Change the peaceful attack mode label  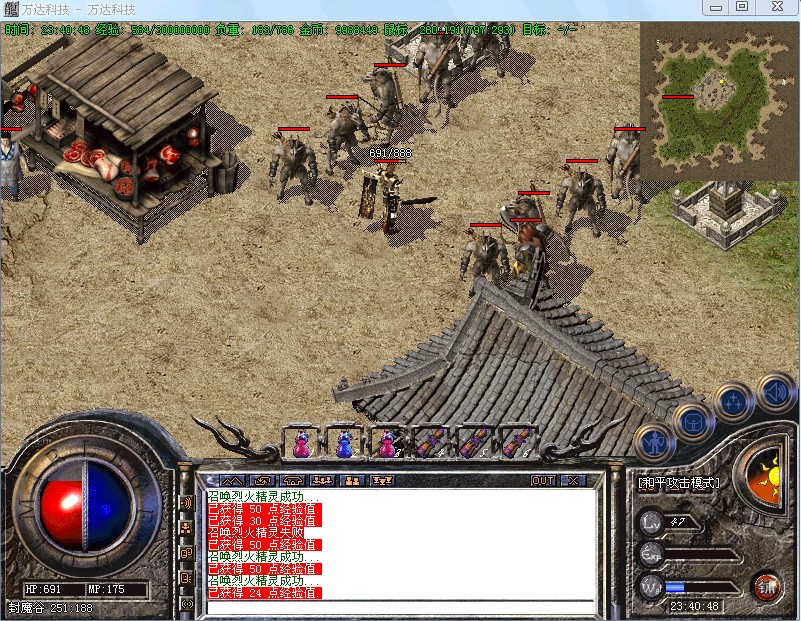pos(679,482)
